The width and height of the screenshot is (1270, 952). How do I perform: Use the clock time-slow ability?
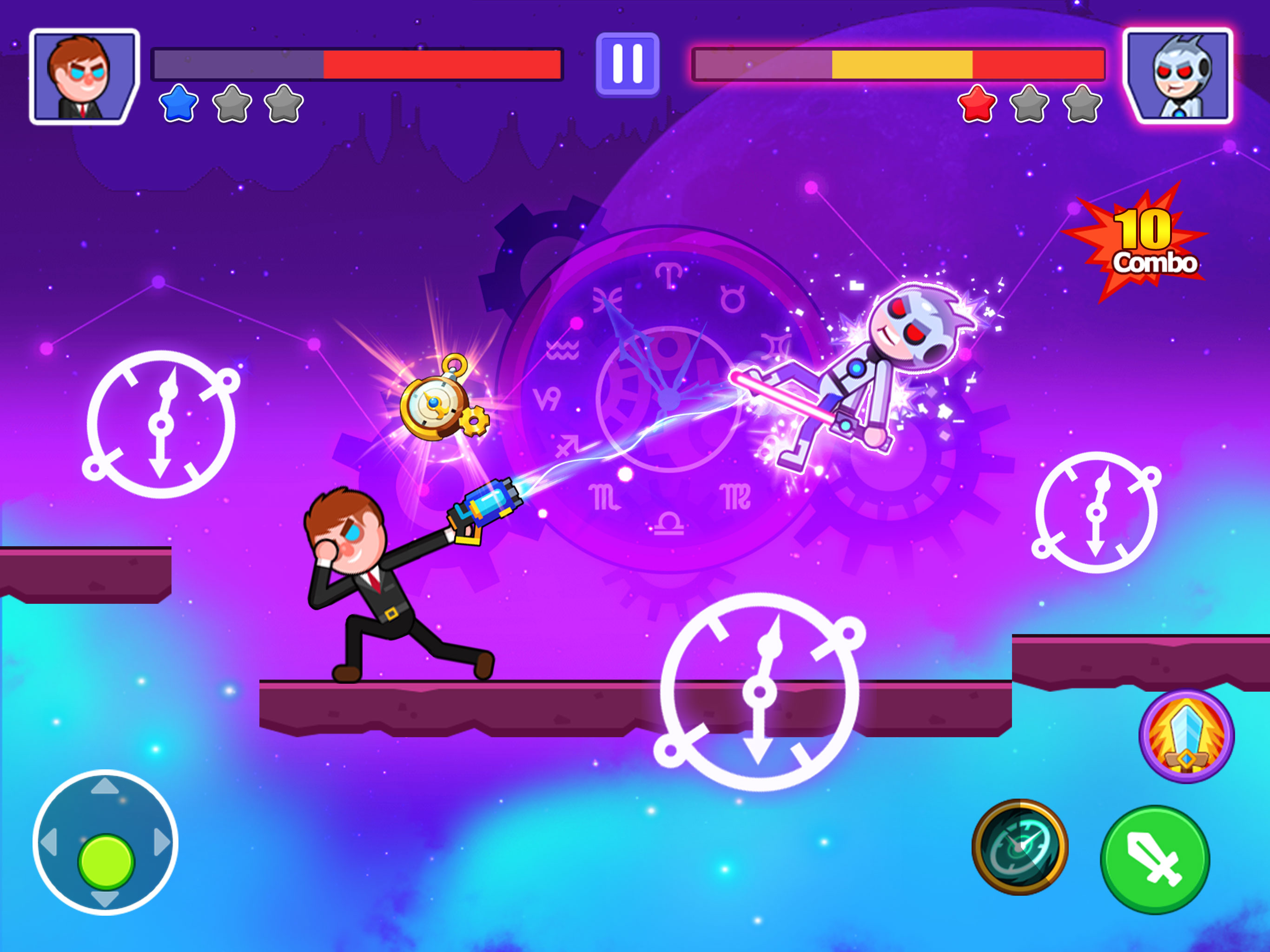click(1020, 846)
